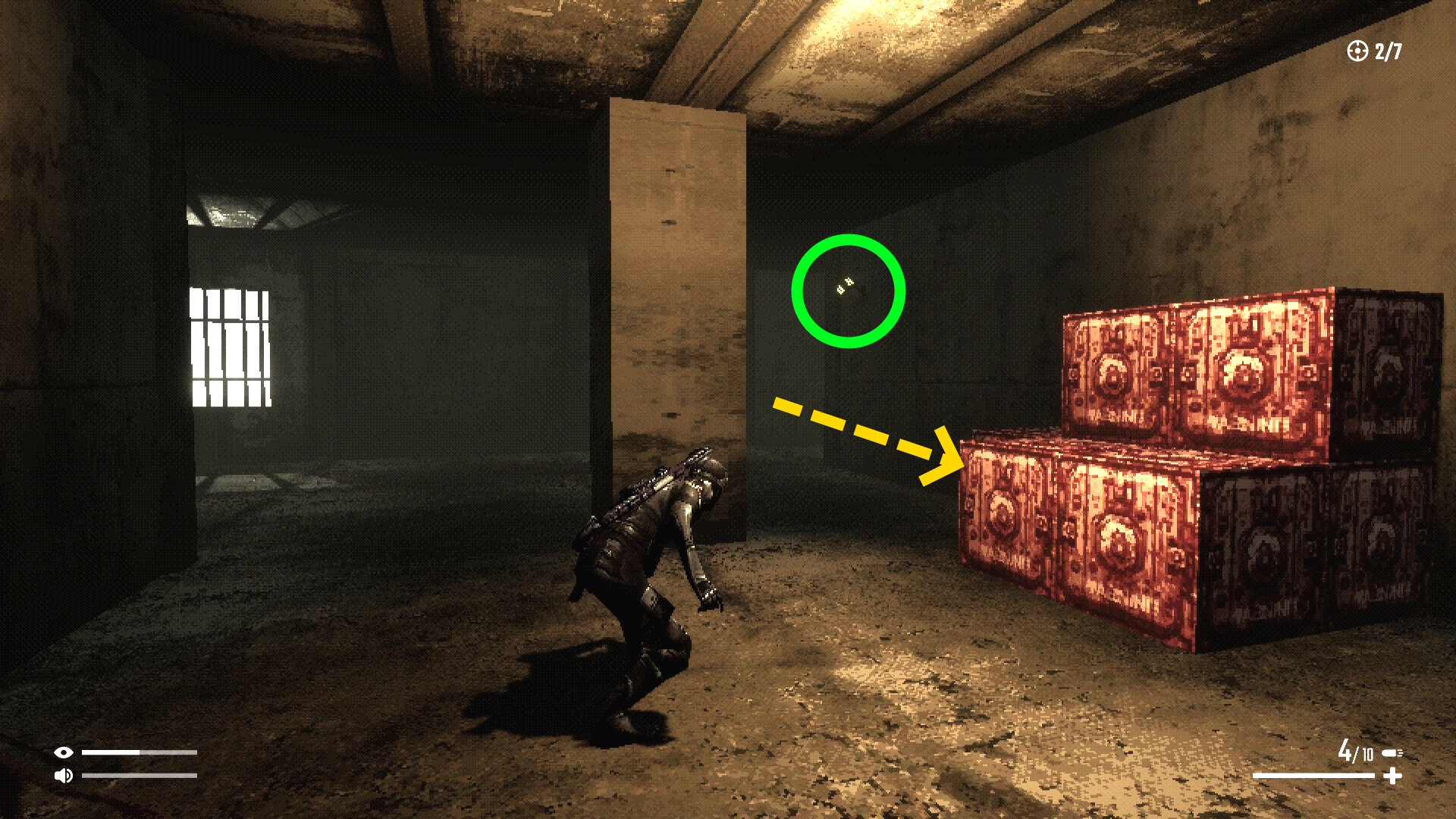Select the eye visibility icon
The width and height of the screenshot is (1456, 819).
click(x=64, y=752)
